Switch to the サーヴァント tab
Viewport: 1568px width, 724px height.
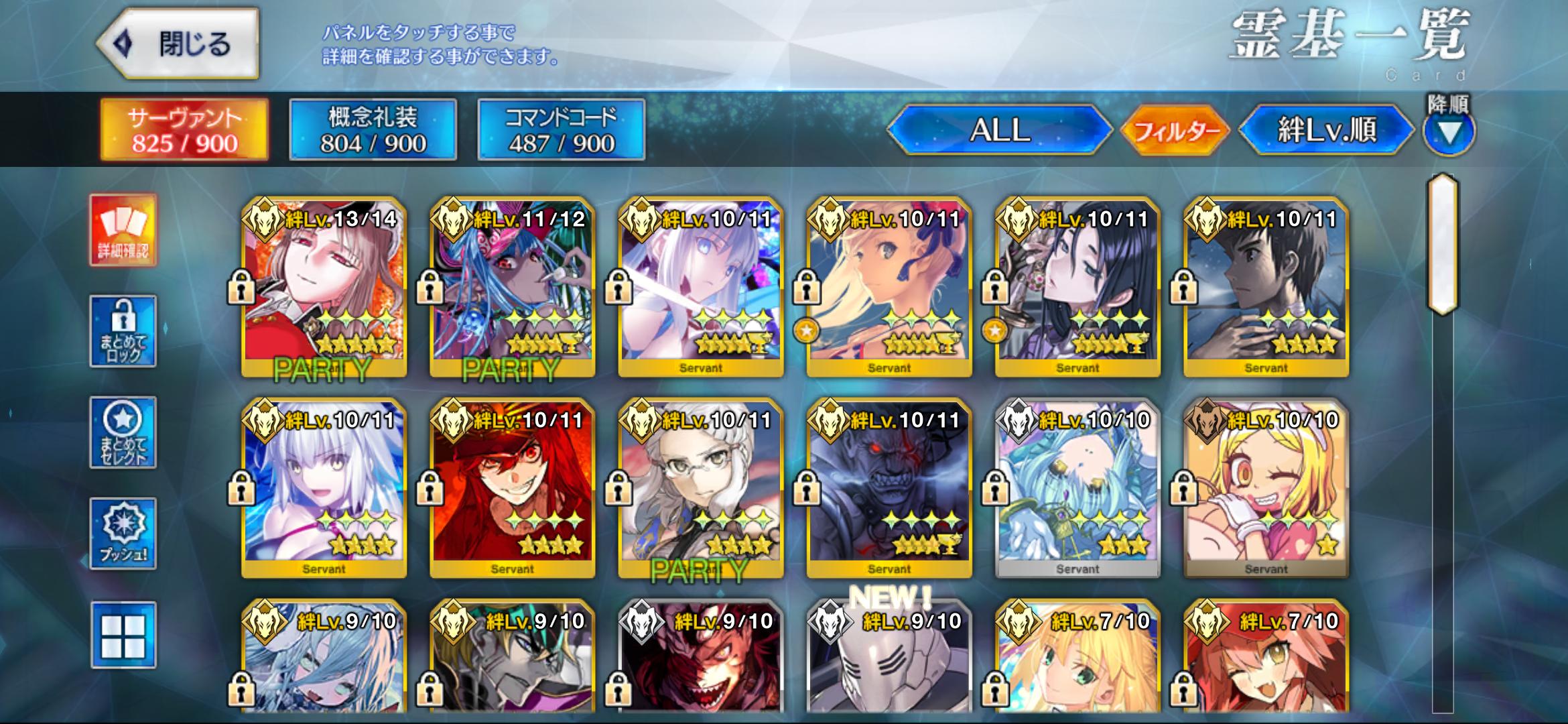point(184,129)
